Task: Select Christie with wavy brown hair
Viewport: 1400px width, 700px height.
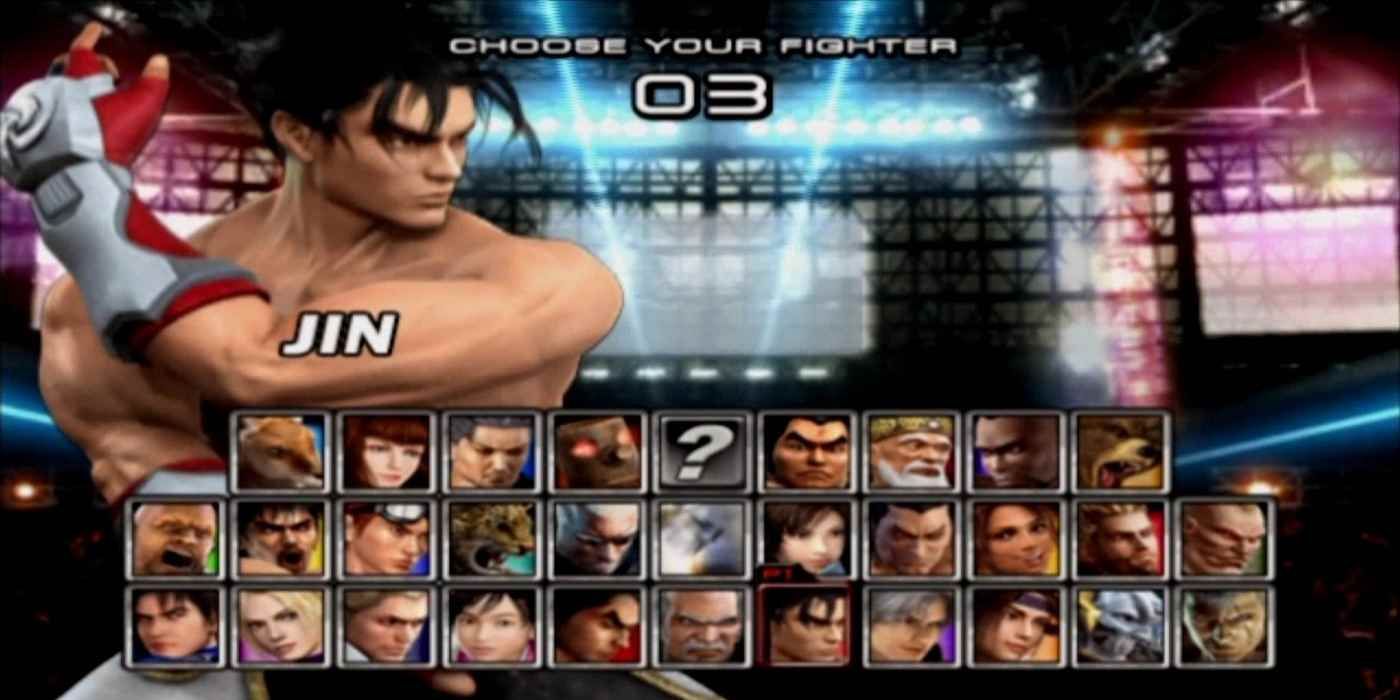Action: click(x=1016, y=538)
